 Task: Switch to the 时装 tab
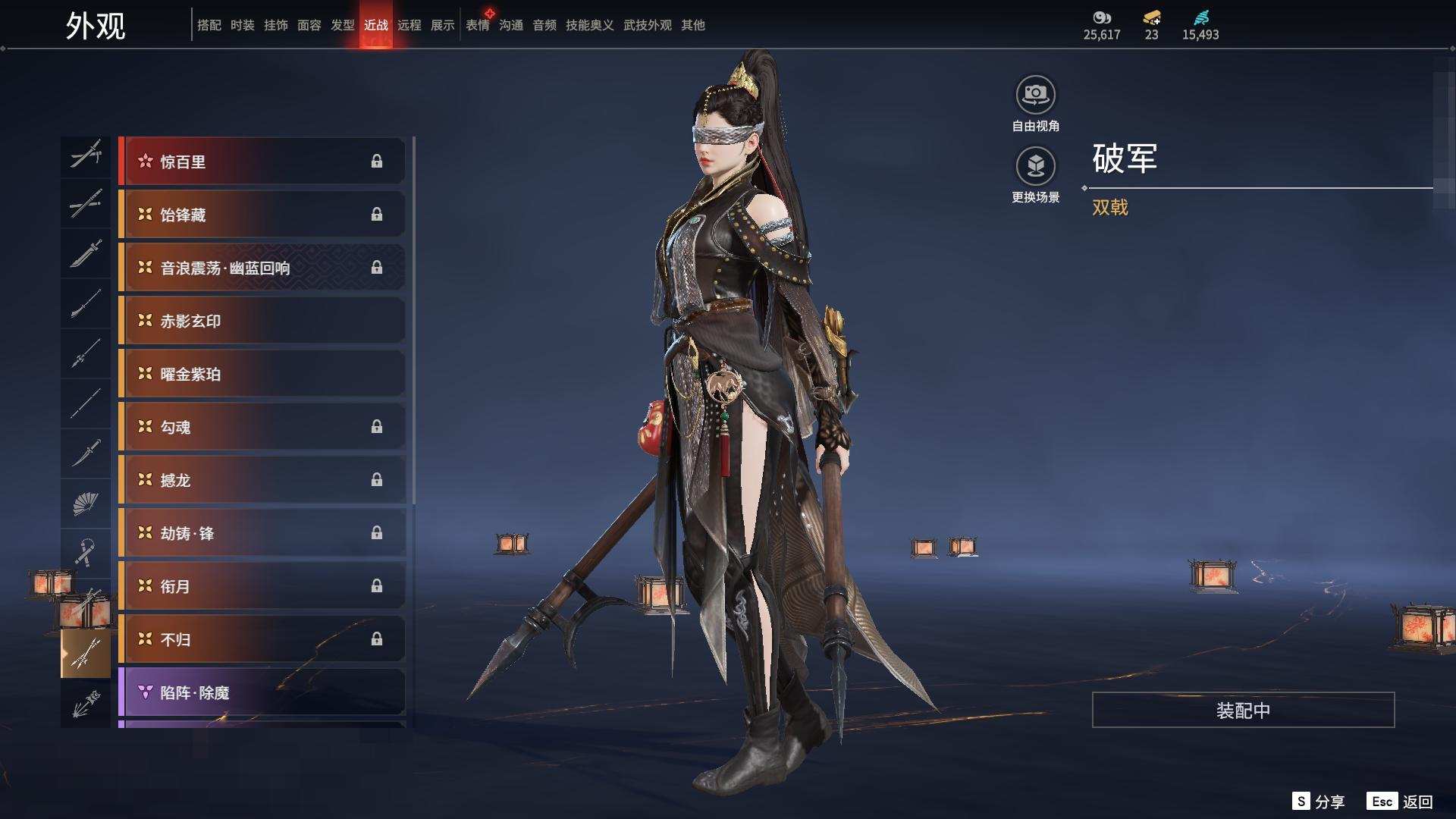coord(242,25)
